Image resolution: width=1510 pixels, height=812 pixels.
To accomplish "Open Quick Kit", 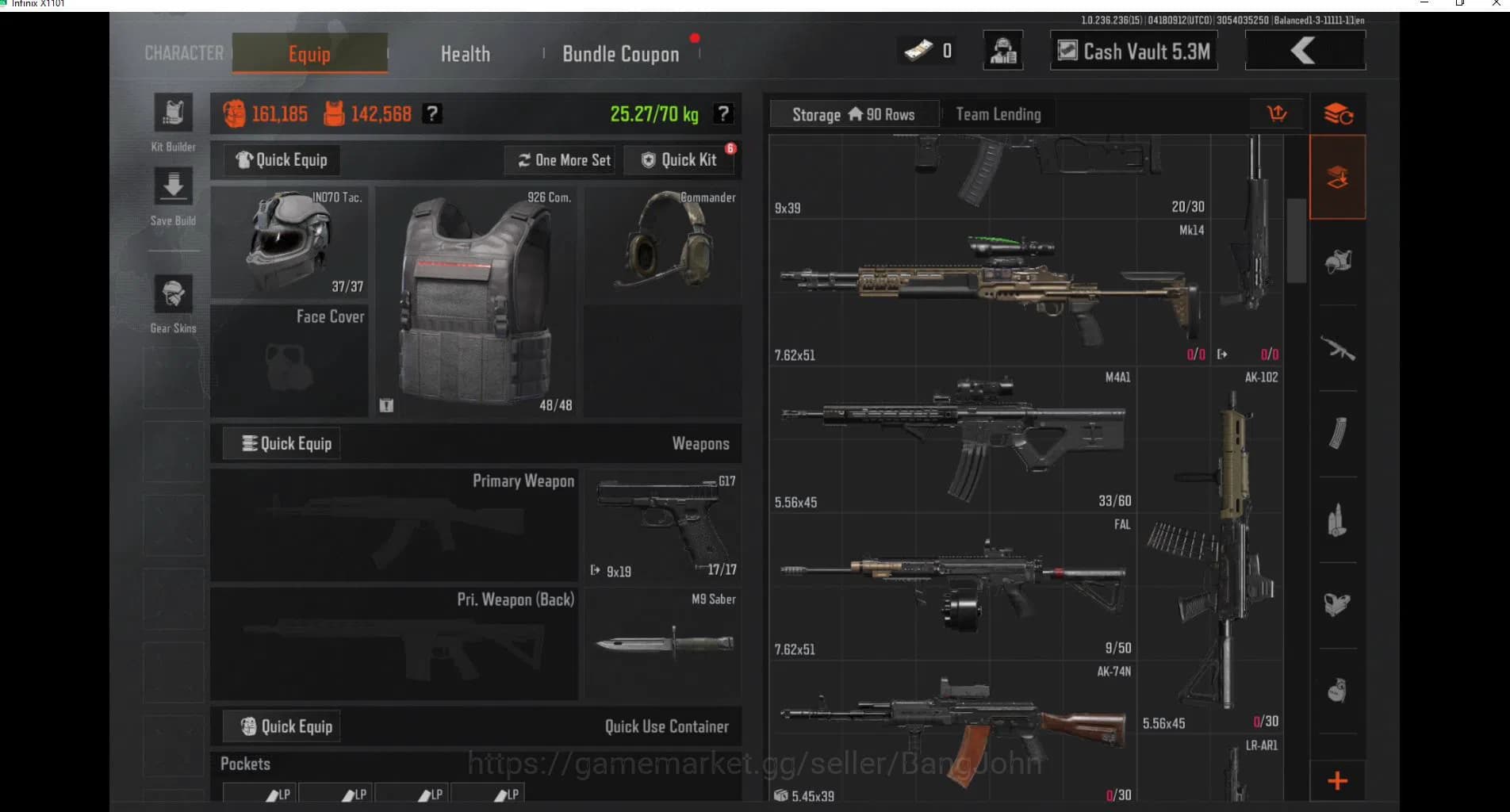I will [680, 159].
